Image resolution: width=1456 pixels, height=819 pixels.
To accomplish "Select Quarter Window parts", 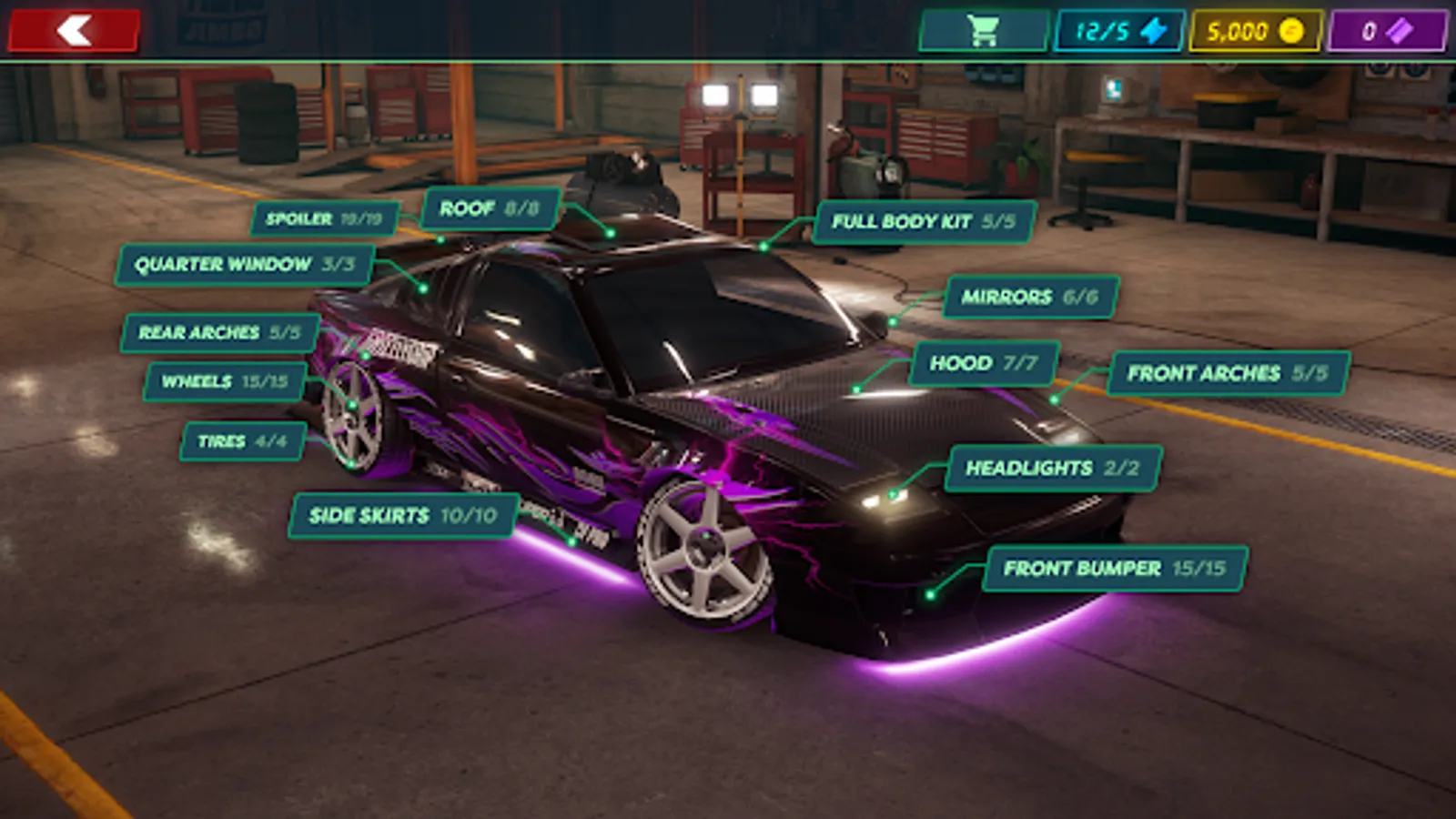I will (245, 265).
